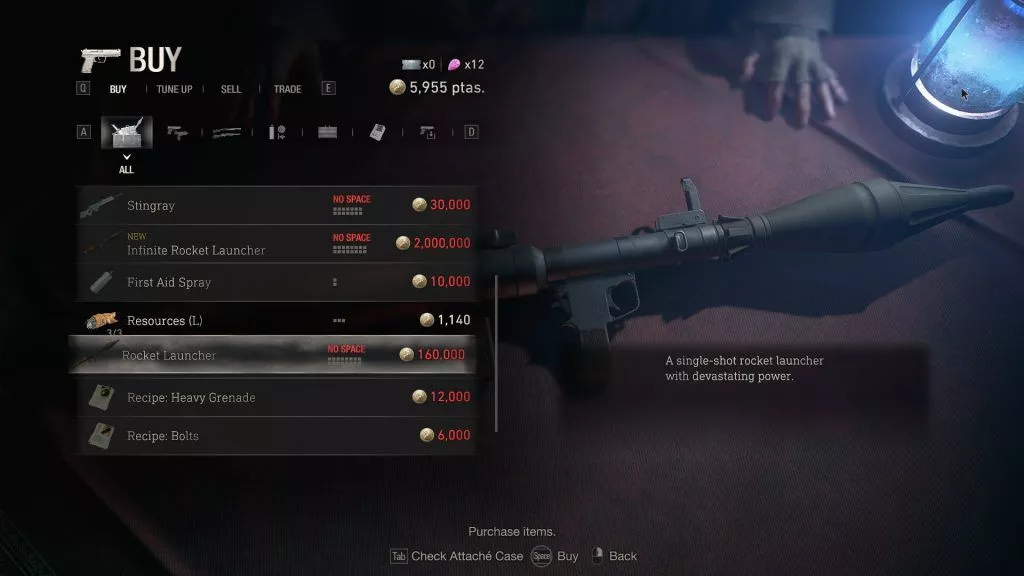Viewport: 1024px width, 576px height.
Task: Choose the Infinite Rocket Launcher row
Action: pyautogui.click(x=272, y=244)
